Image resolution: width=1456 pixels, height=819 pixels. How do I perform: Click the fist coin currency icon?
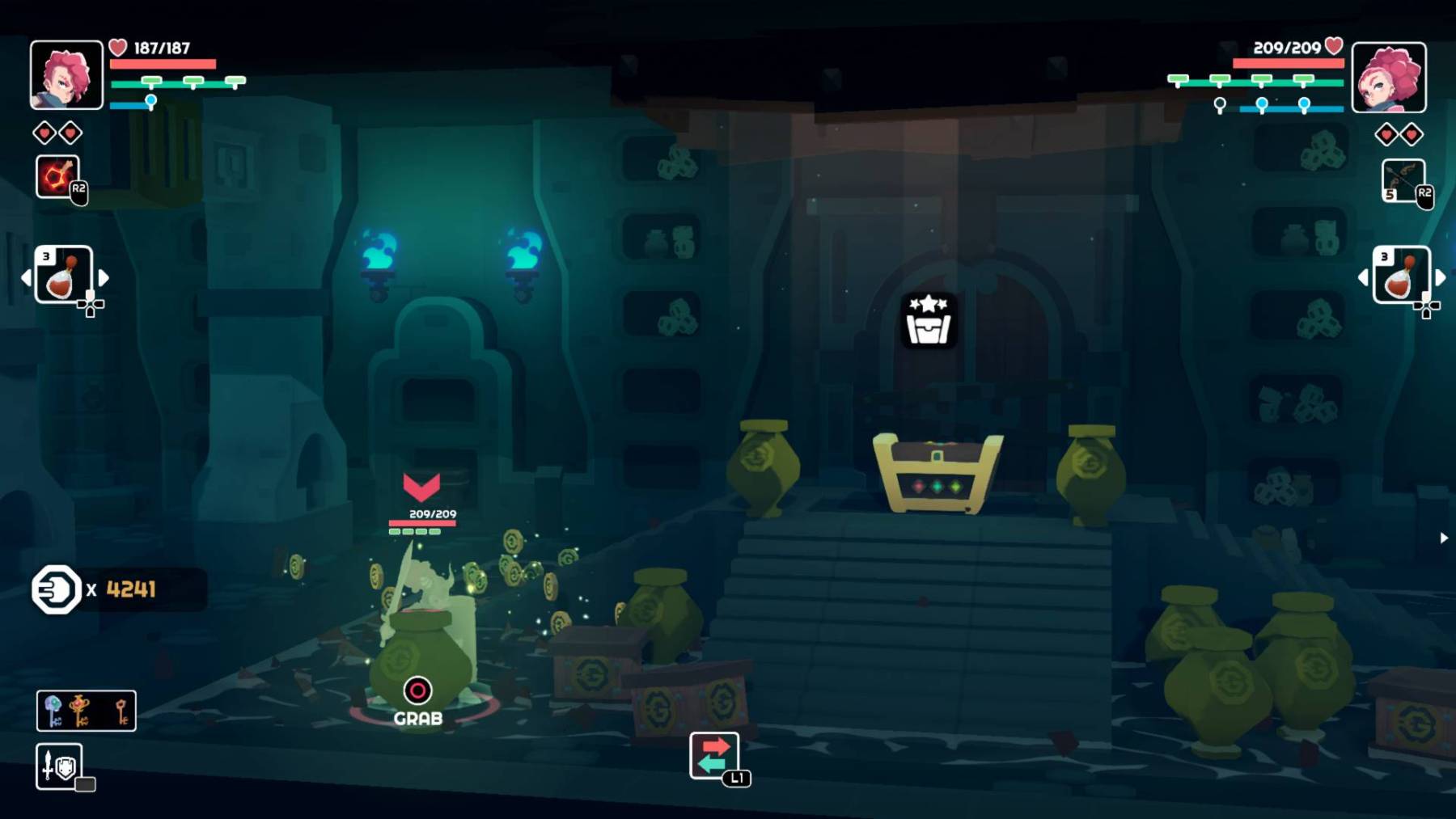(56, 589)
